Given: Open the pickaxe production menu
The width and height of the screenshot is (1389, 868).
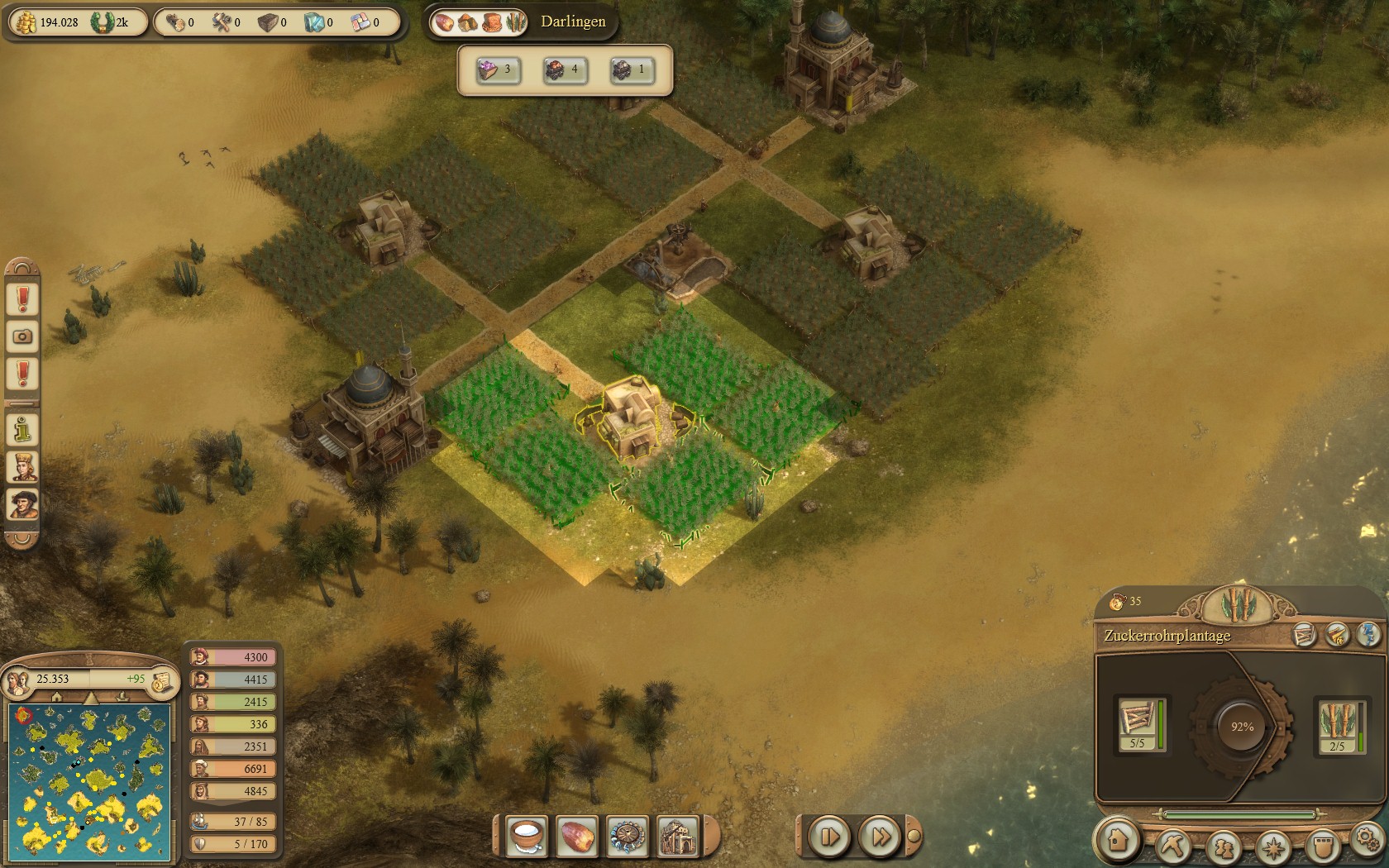Looking at the screenshot, I should click(x=1172, y=847).
